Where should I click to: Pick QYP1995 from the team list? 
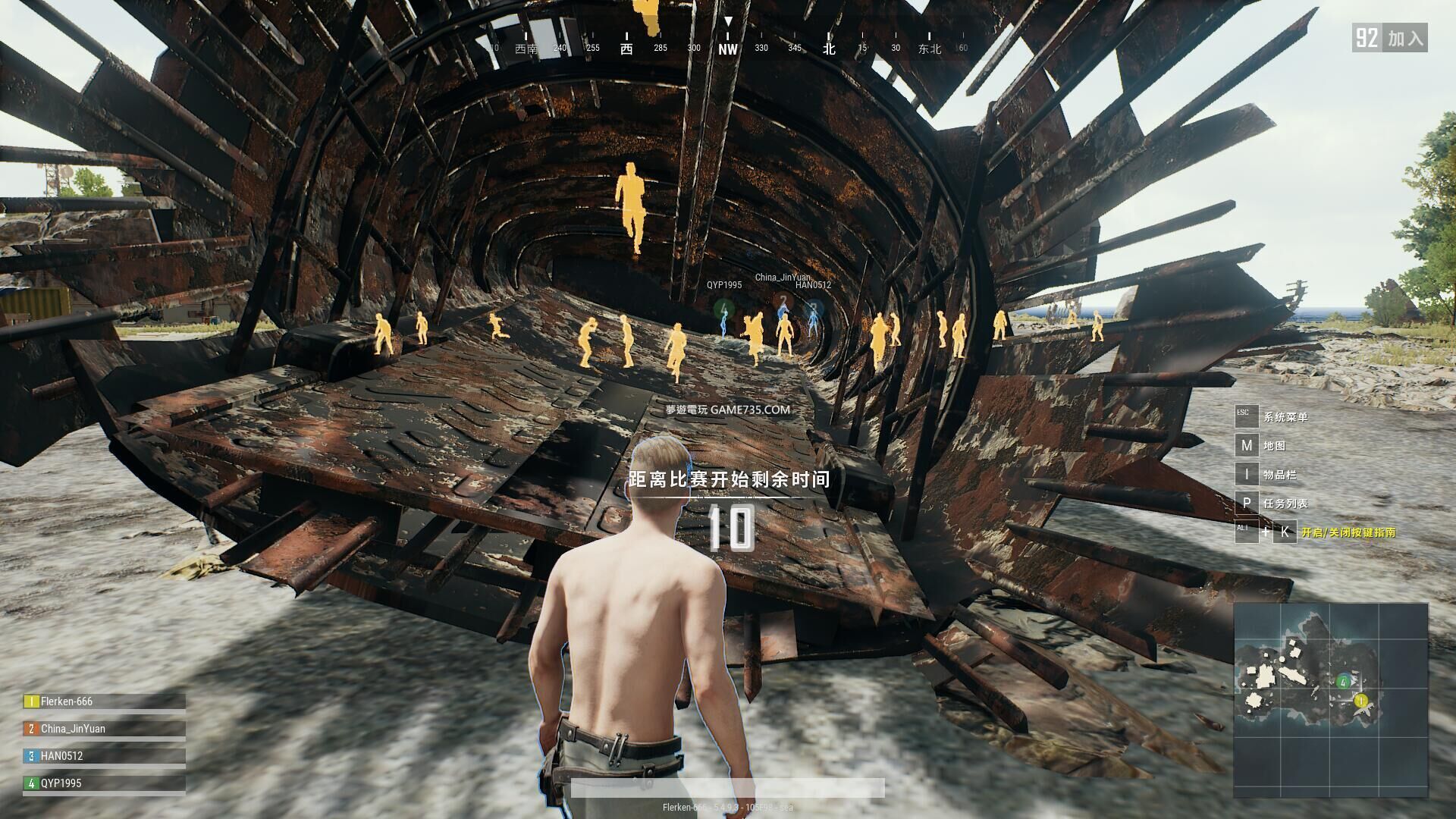pos(61,783)
